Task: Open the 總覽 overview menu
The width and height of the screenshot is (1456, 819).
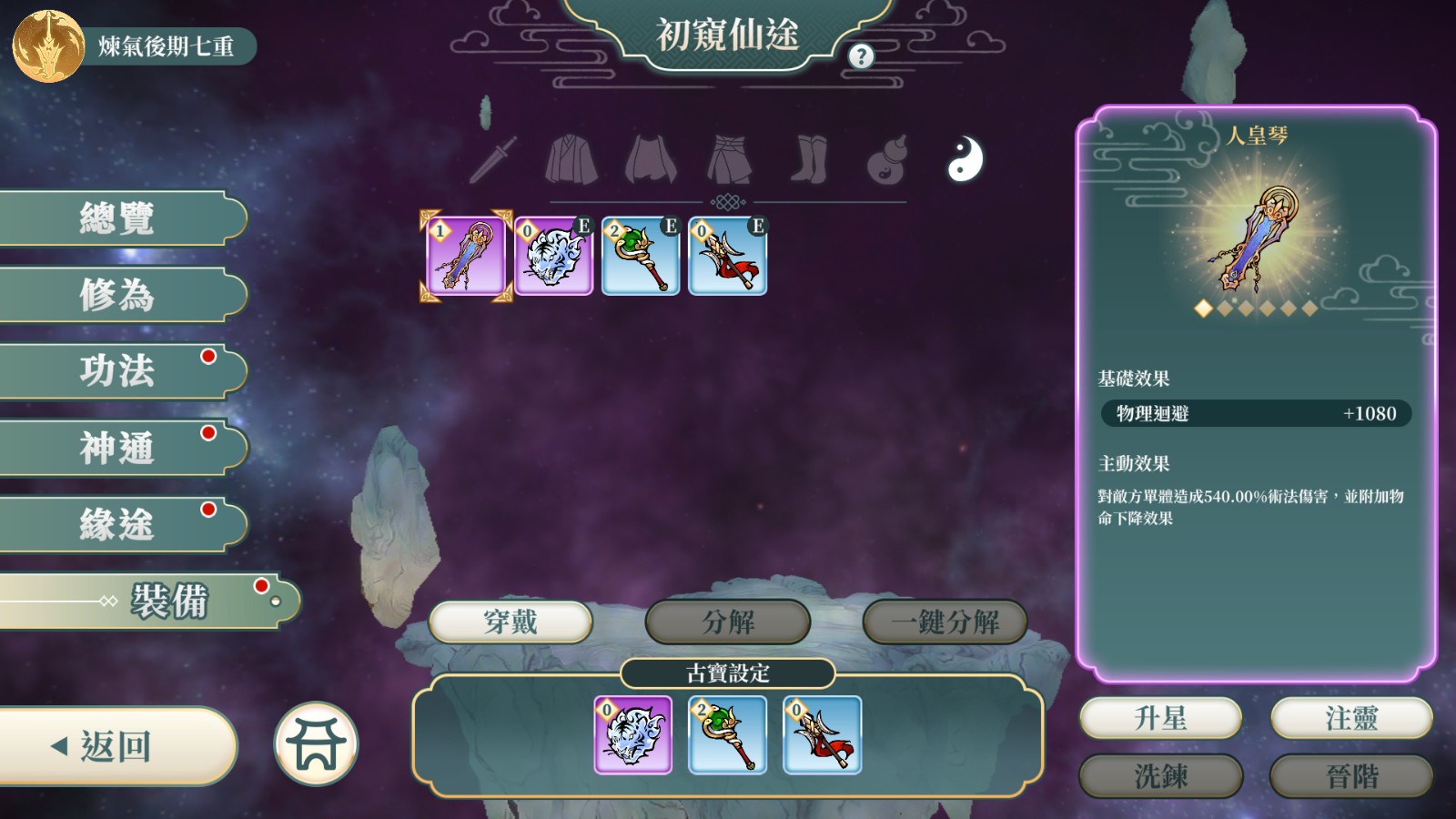Action: (118, 218)
